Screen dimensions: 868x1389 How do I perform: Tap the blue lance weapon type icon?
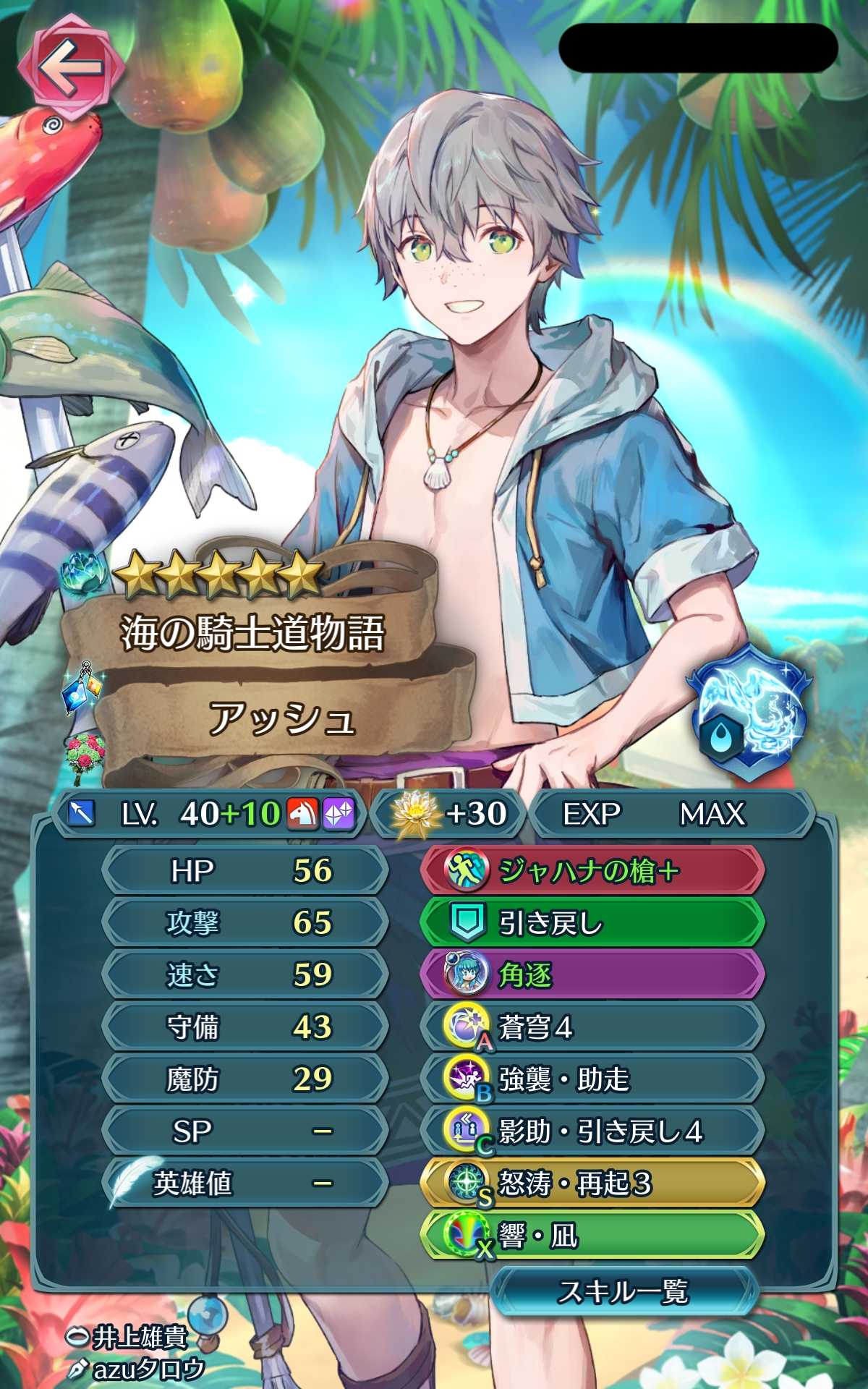click(x=81, y=814)
